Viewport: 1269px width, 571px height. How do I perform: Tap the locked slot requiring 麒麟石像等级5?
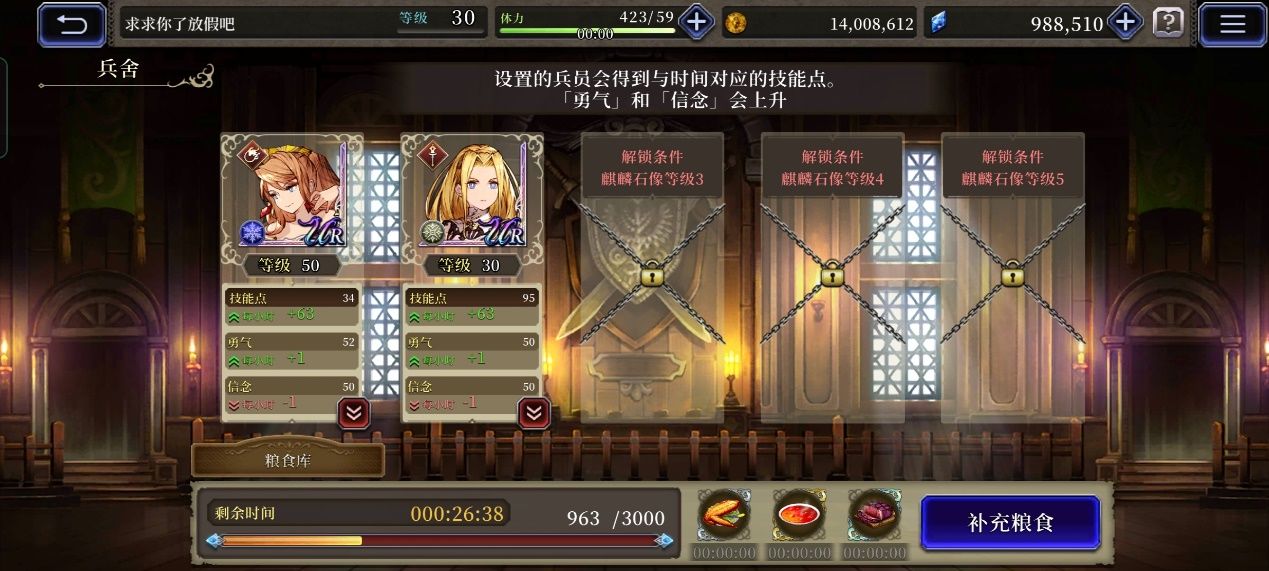[x=1012, y=275]
